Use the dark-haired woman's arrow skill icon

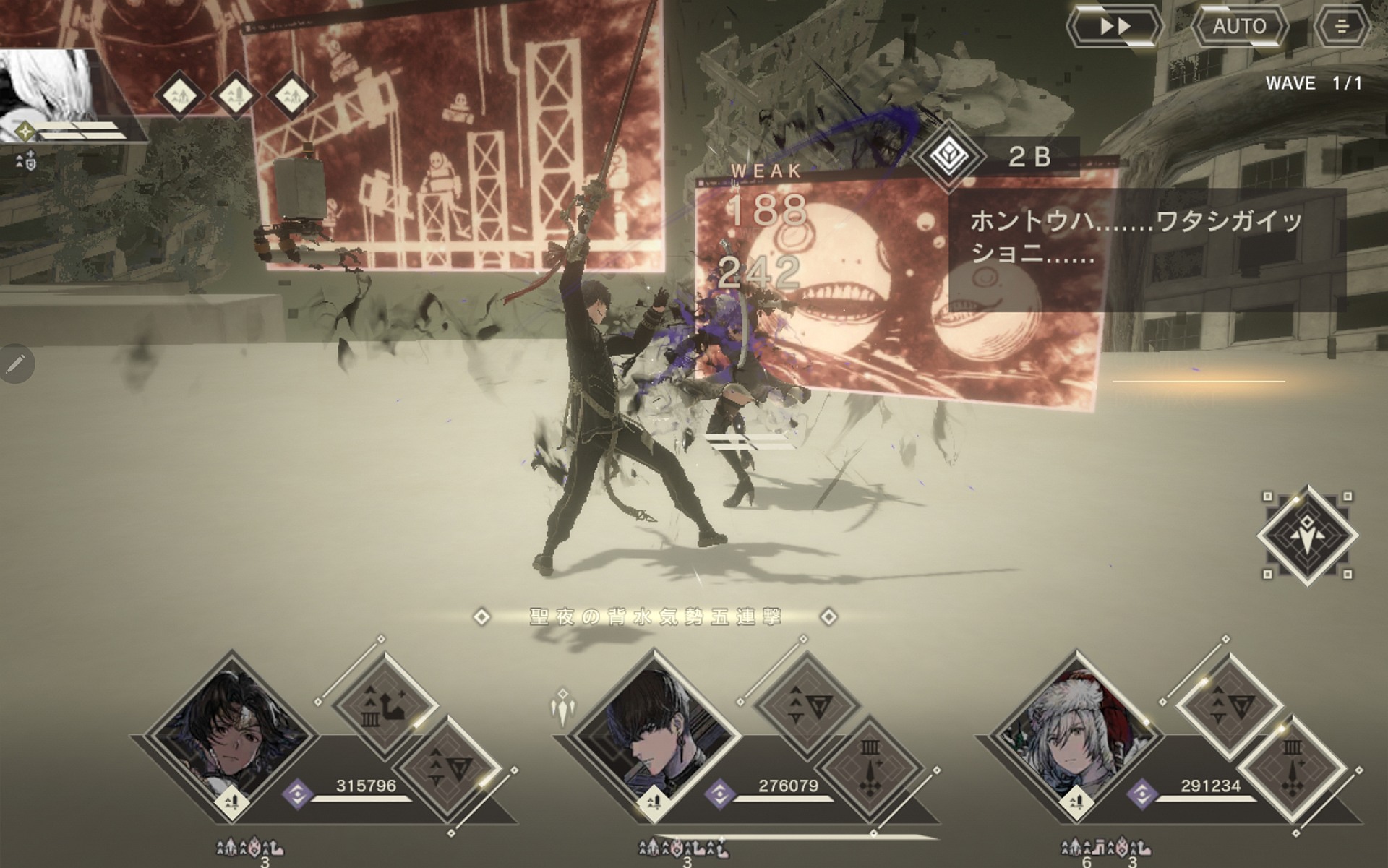384,705
